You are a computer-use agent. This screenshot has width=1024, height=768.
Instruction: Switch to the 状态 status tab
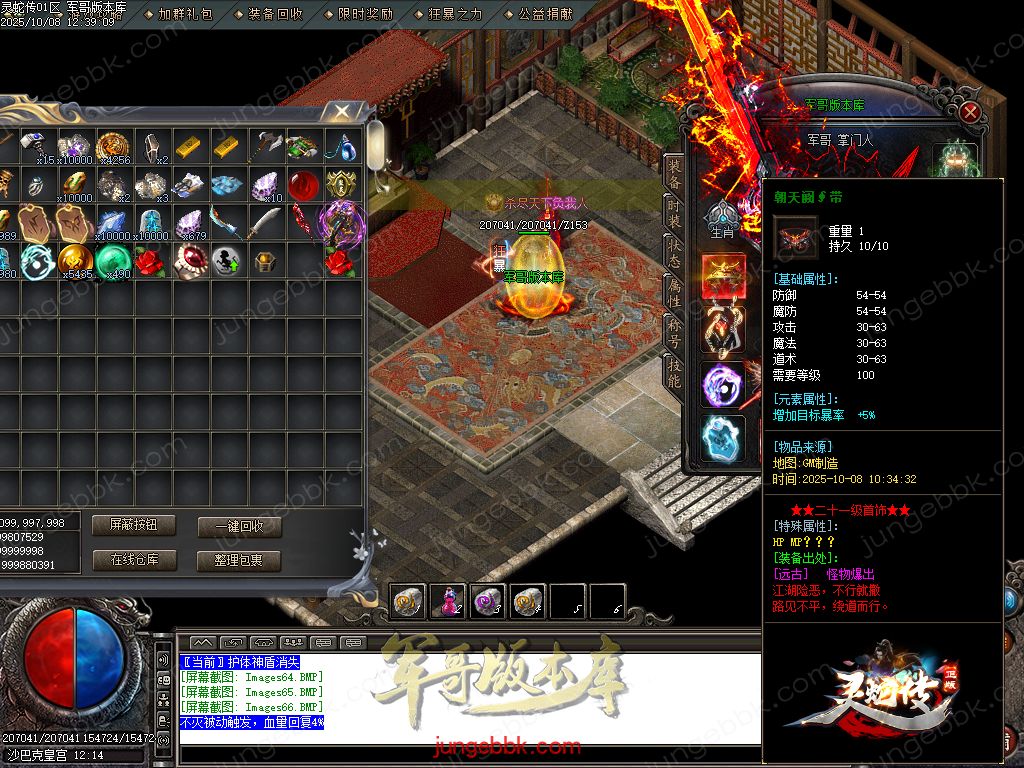click(675, 253)
